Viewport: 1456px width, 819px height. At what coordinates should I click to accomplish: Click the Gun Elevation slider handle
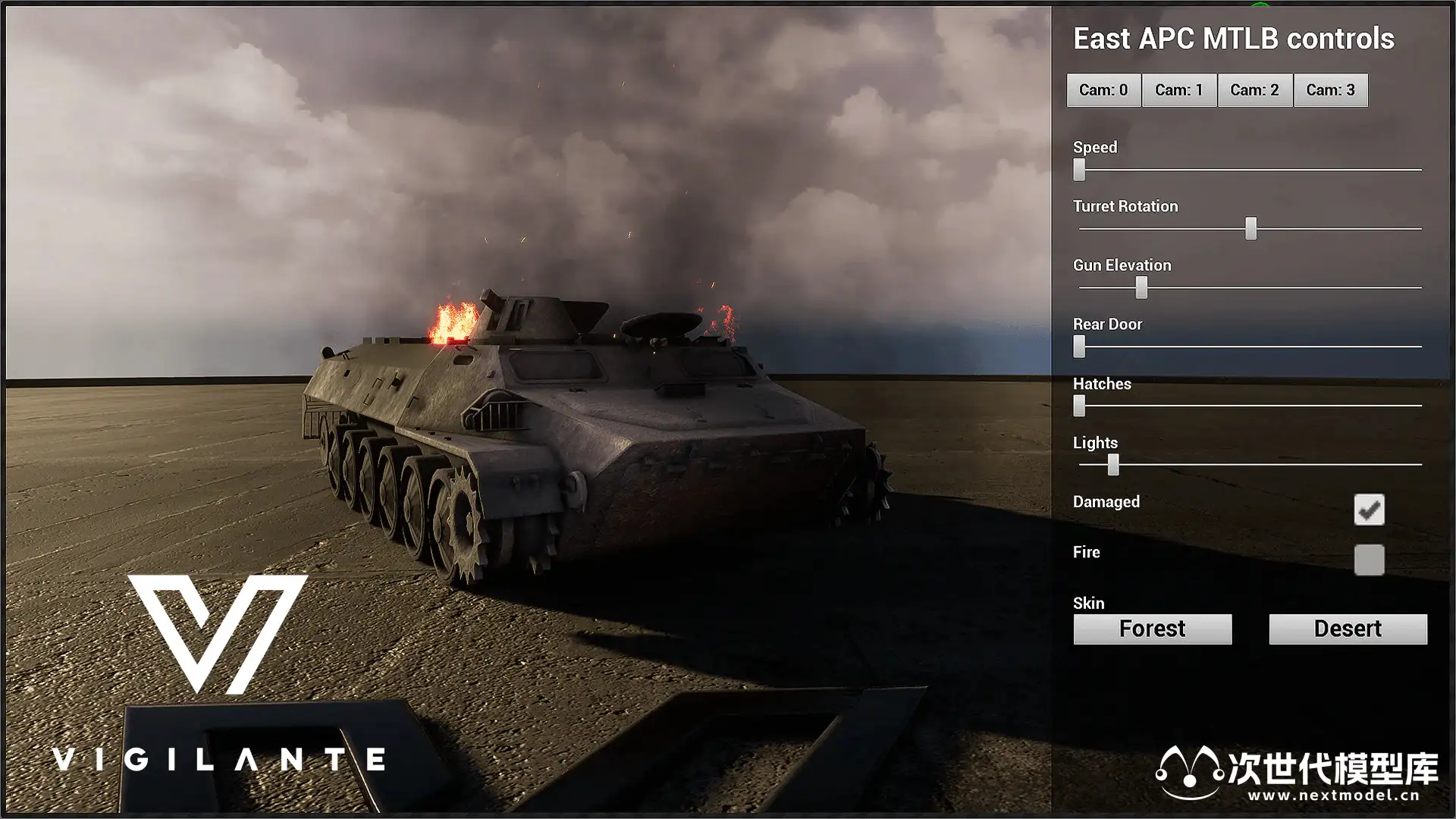(x=1141, y=287)
